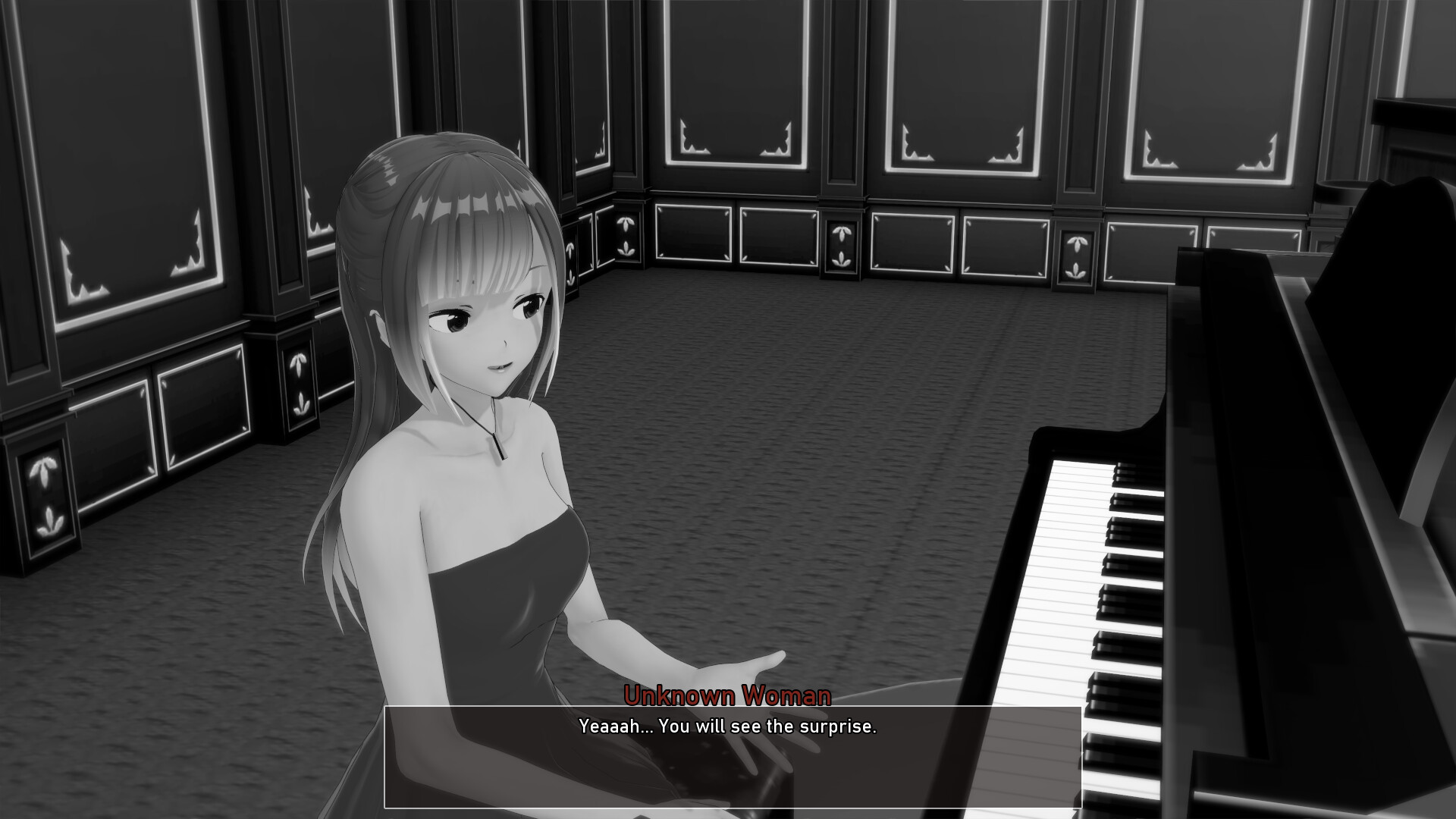Click the Unknown Woman character model
The width and height of the screenshot is (1456, 819).
[x=470, y=455]
